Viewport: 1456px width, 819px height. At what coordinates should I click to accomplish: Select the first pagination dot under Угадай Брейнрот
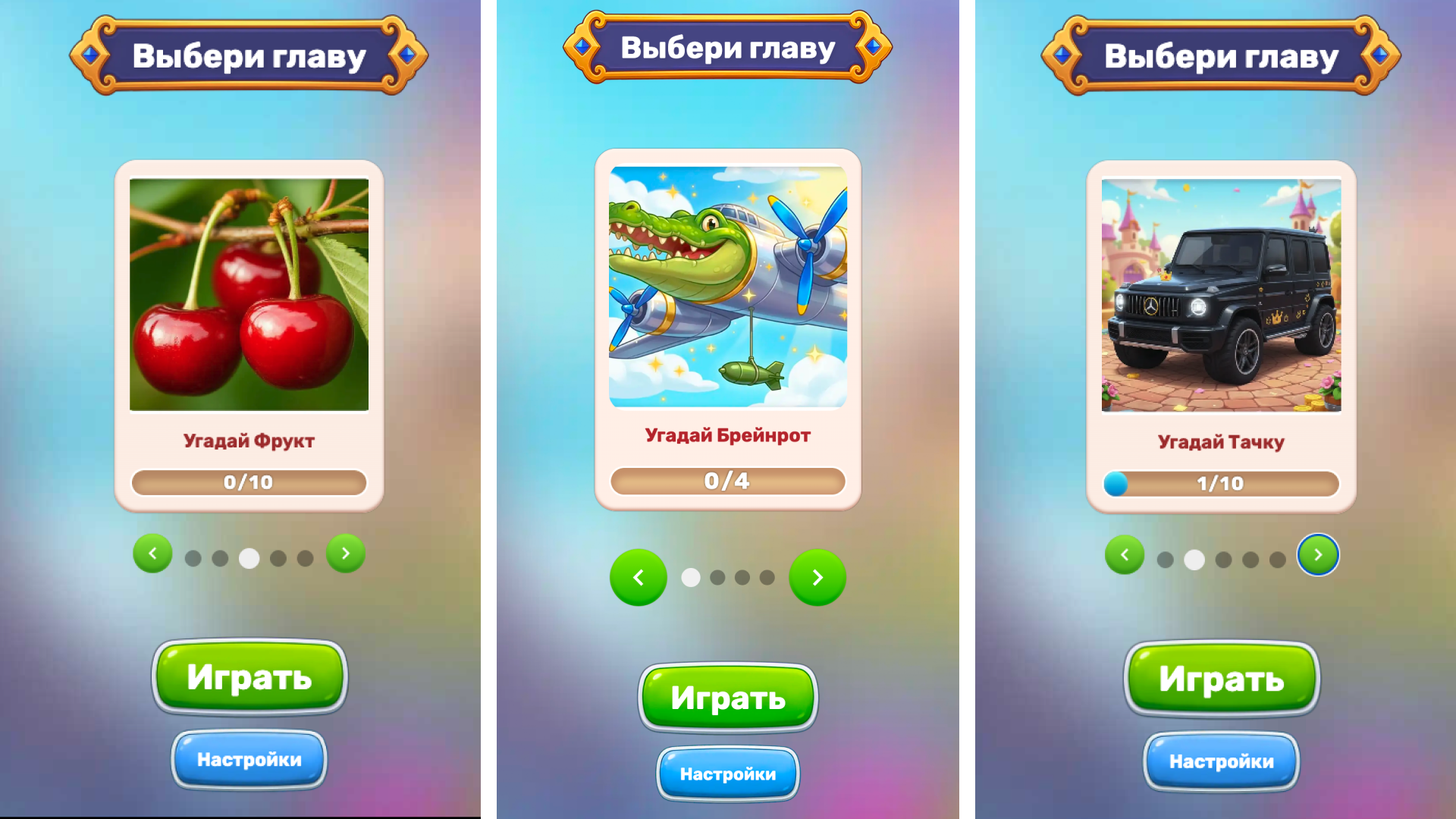pyautogui.click(x=690, y=577)
